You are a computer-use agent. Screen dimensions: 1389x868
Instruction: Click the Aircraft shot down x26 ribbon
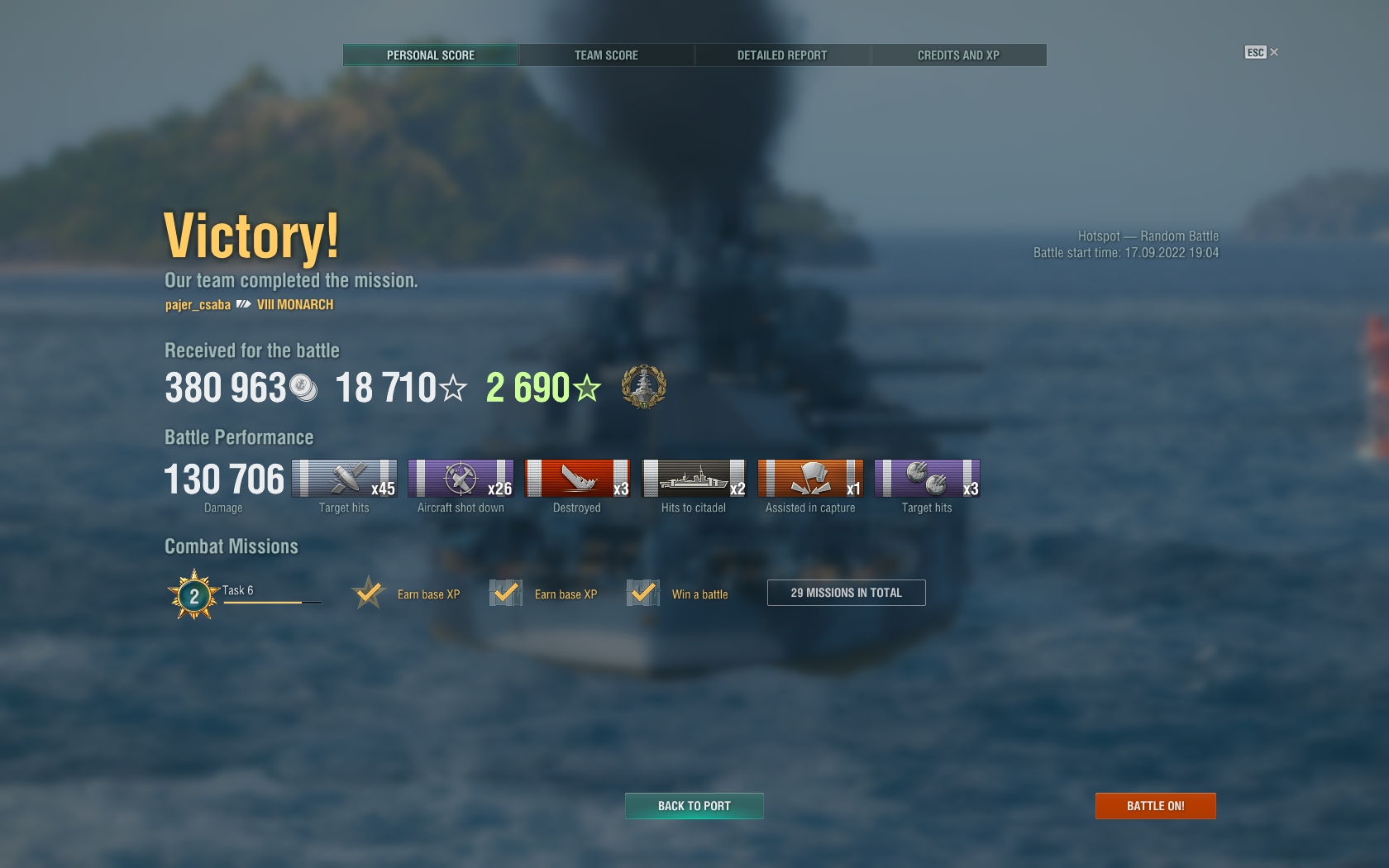461,479
